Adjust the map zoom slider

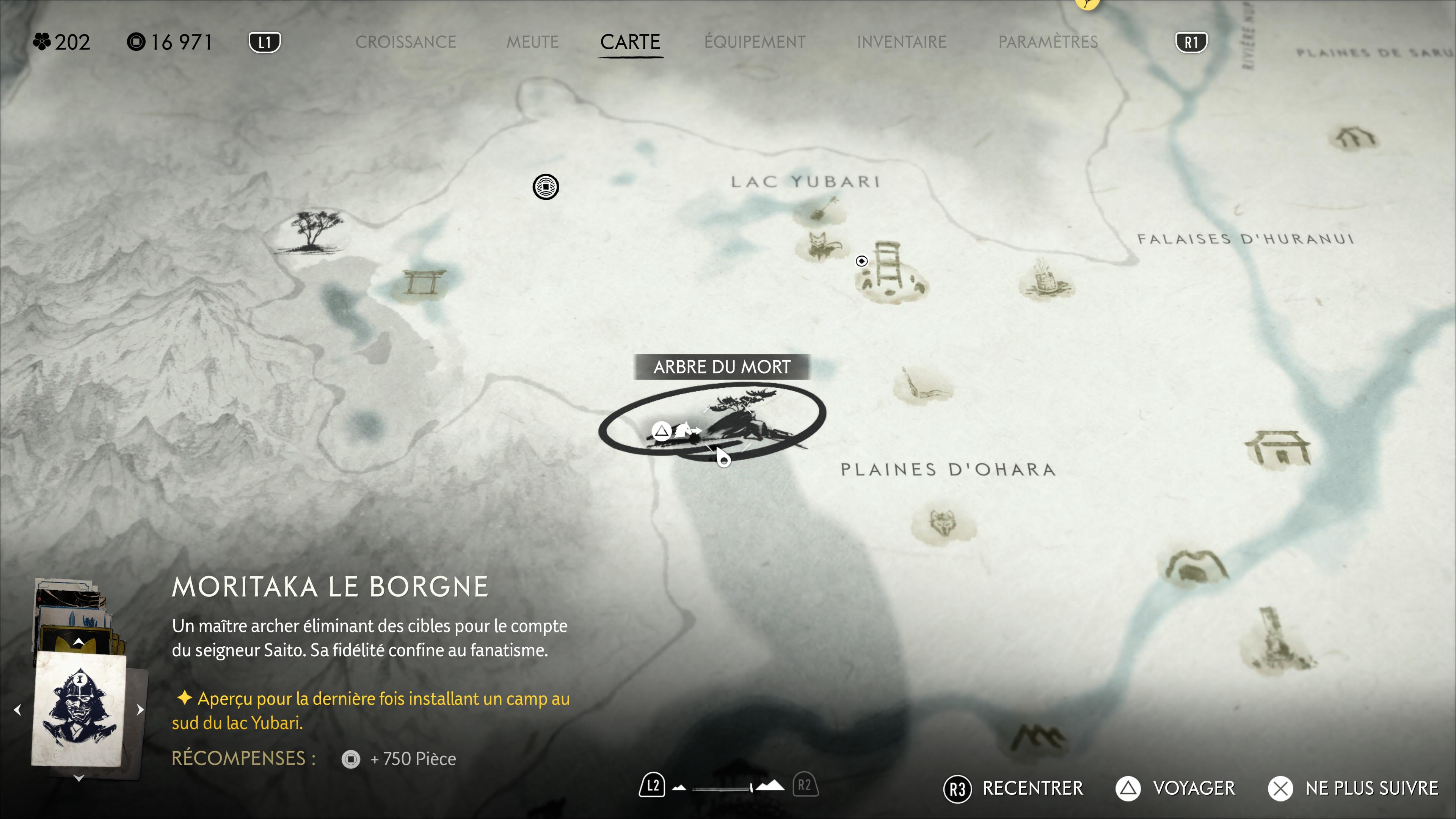point(729,788)
